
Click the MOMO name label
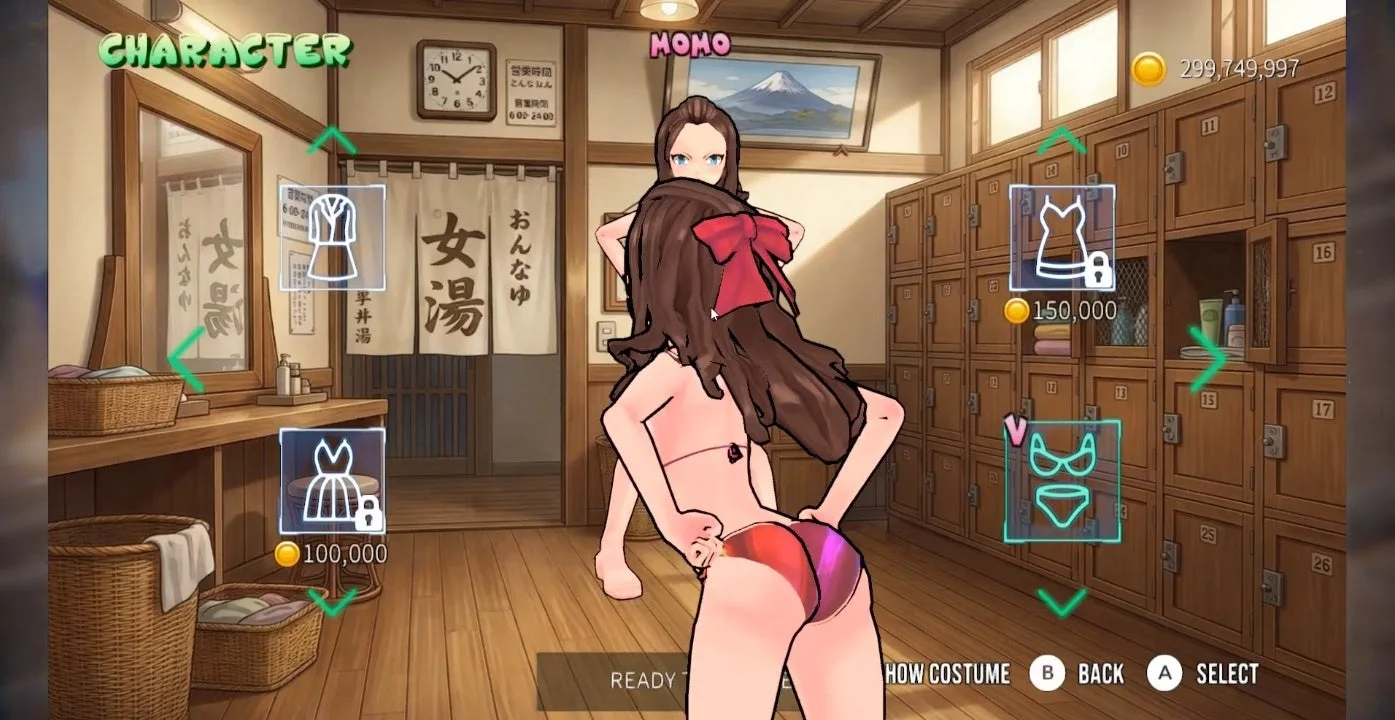pyautogui.click(x=690, y=44)
